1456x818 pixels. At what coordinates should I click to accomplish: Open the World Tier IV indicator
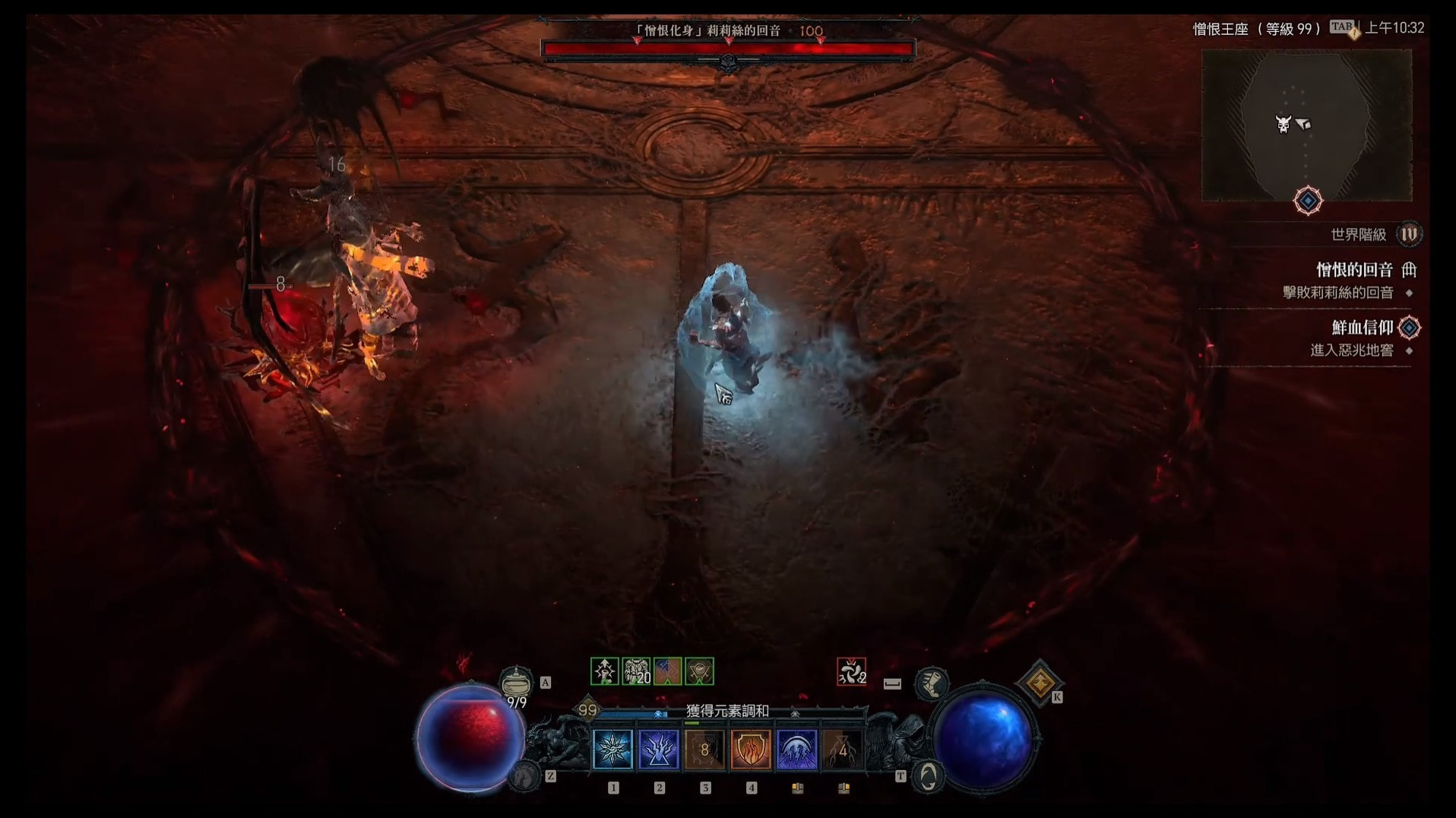click(1409, 234)
